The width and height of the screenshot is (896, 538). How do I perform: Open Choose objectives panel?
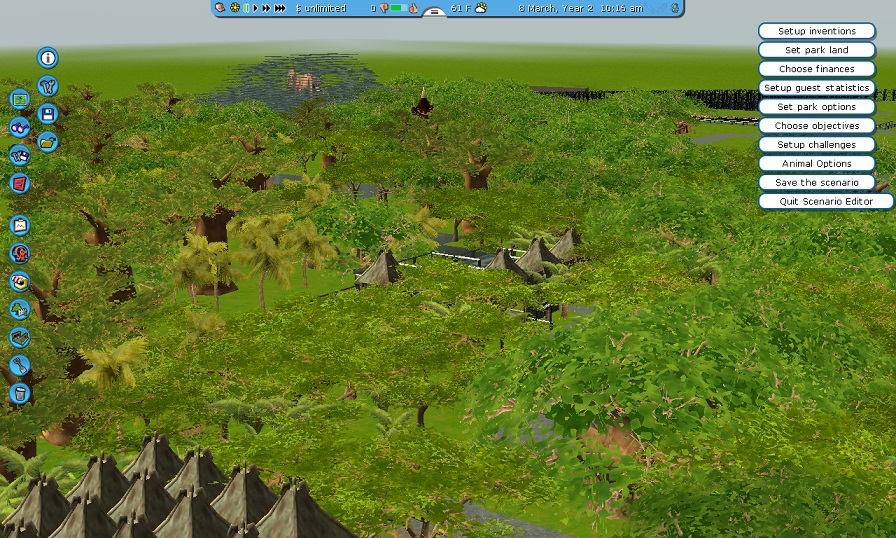click(816, 126)
